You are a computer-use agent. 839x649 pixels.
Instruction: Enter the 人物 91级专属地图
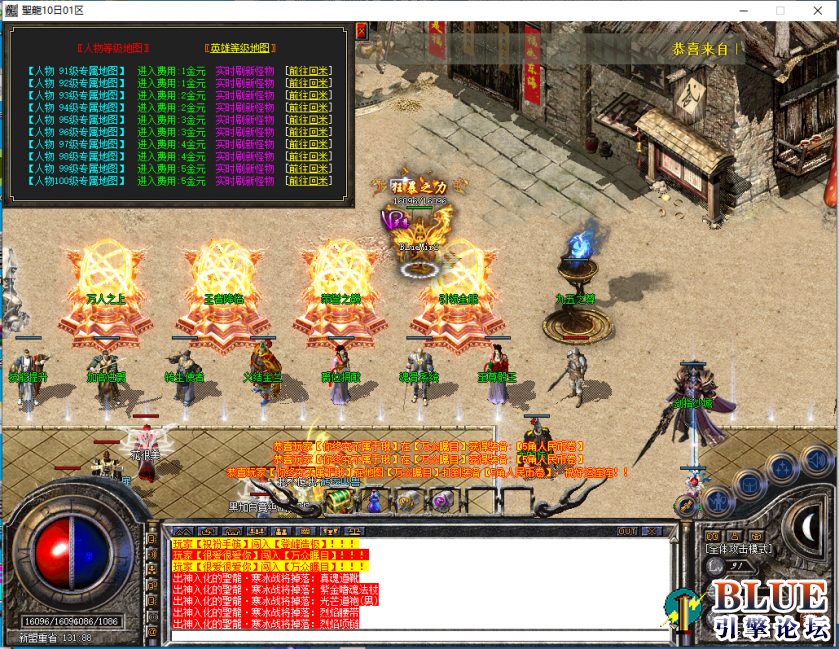click(76, 71)
